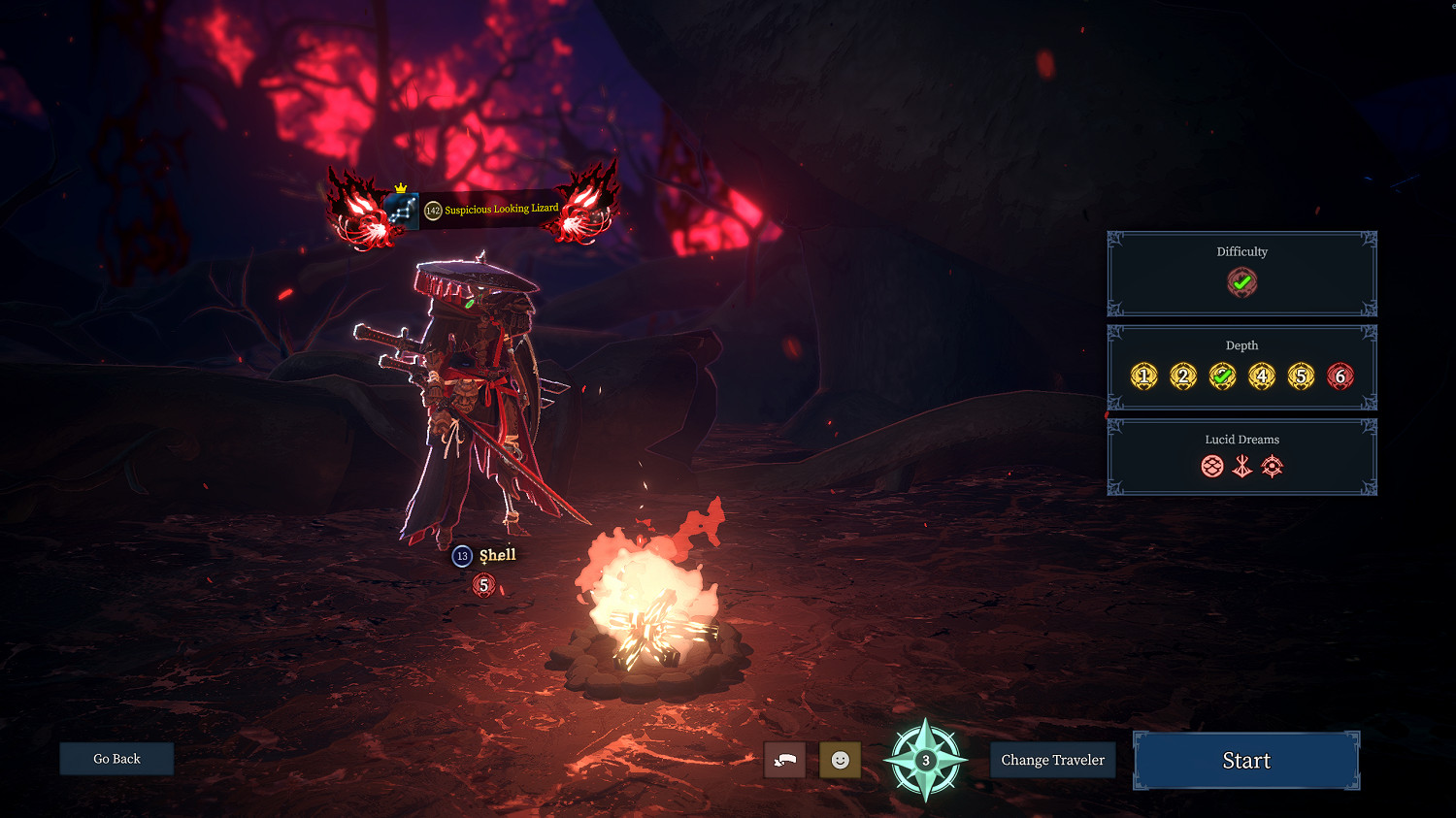Click the Shell traveler name label
Viewport: 1456px width, 818px height.
pos(497,555)
